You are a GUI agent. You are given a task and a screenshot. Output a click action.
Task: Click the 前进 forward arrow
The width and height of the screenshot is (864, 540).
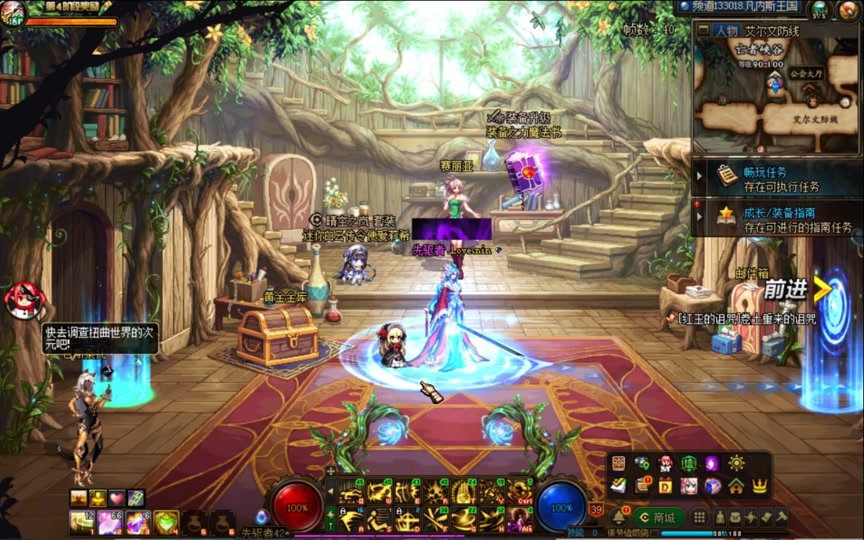click(797, 289)
